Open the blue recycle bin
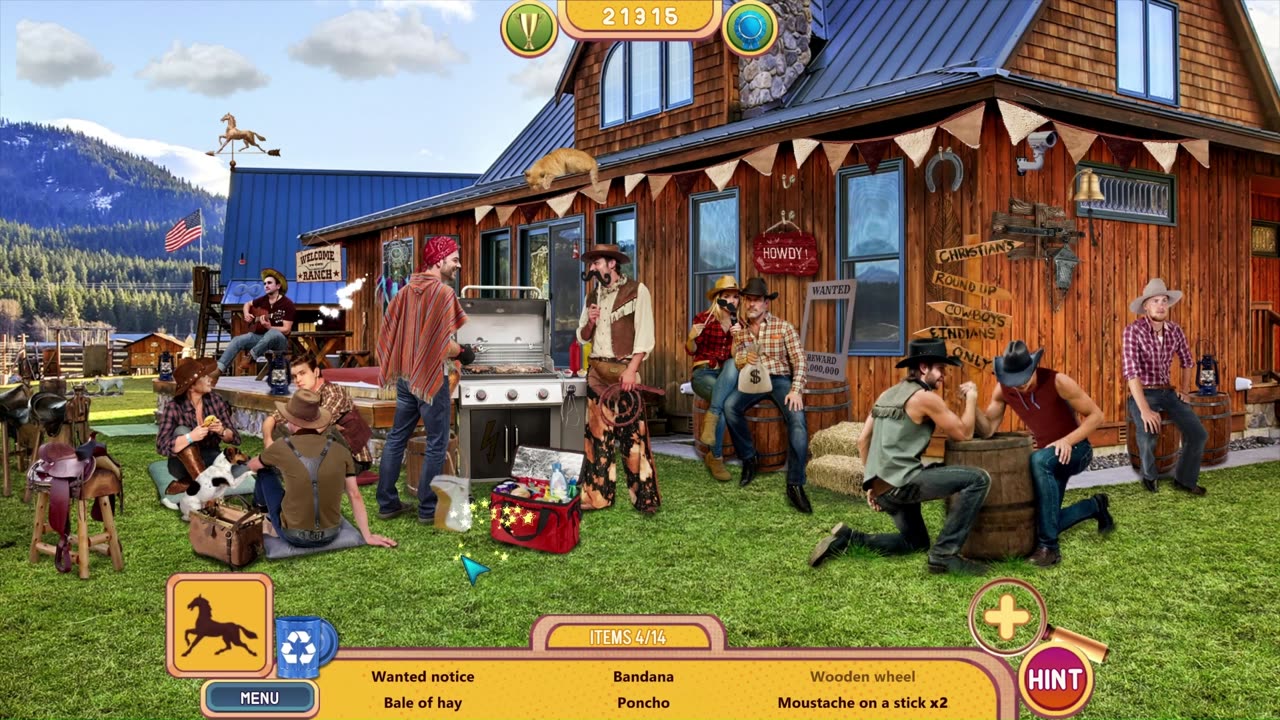The height and width of the screenshot is (720, 1280). (x=300, y=646)
